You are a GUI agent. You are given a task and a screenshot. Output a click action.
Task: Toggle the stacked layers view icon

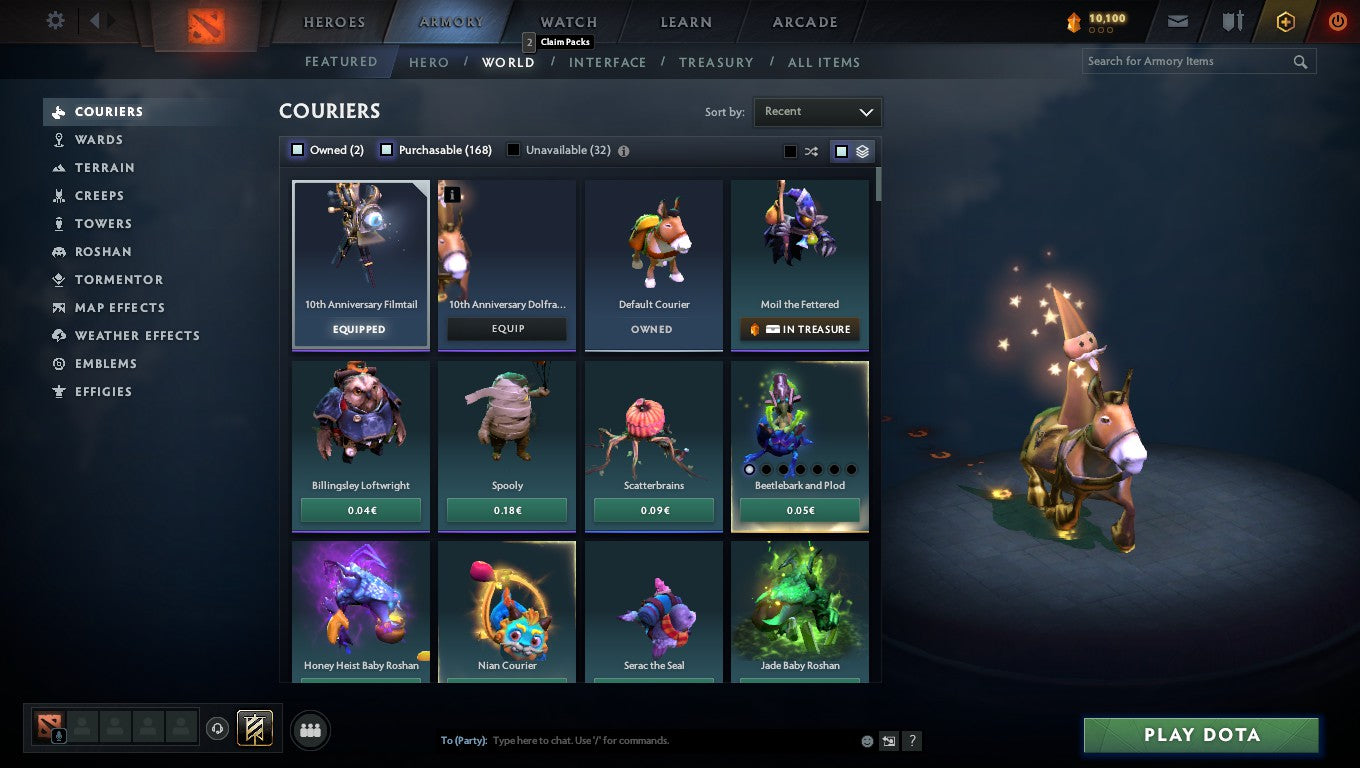pyautogui.click(x=862, y=151)
